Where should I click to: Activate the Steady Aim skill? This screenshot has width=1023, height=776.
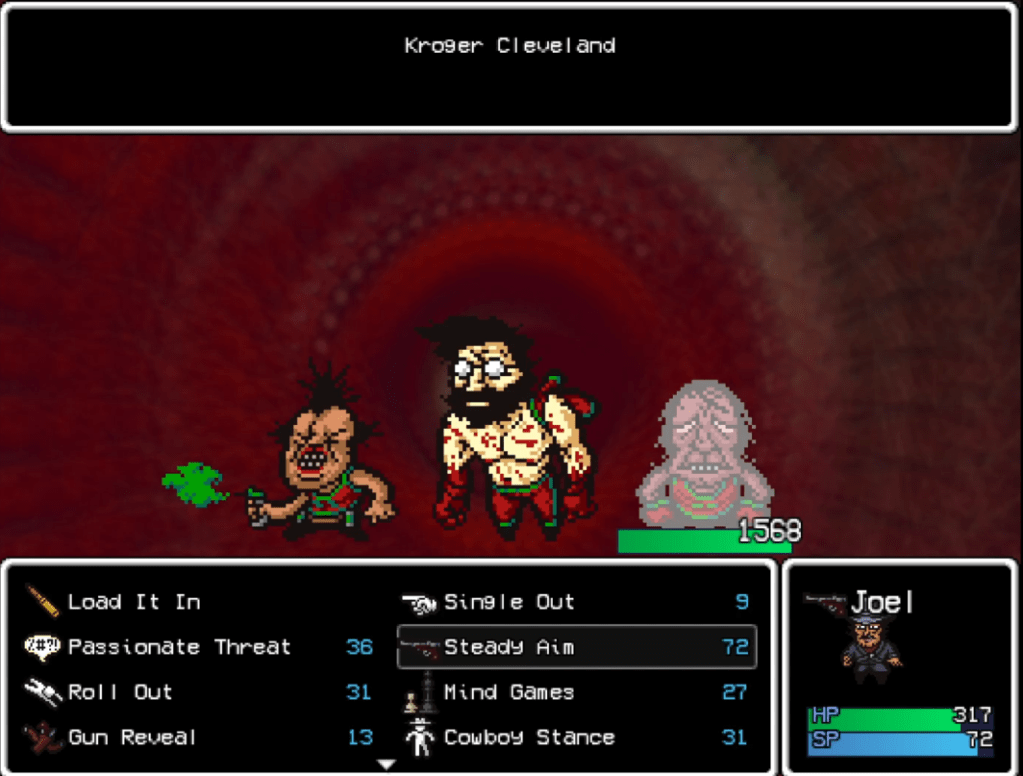point(509,647)
